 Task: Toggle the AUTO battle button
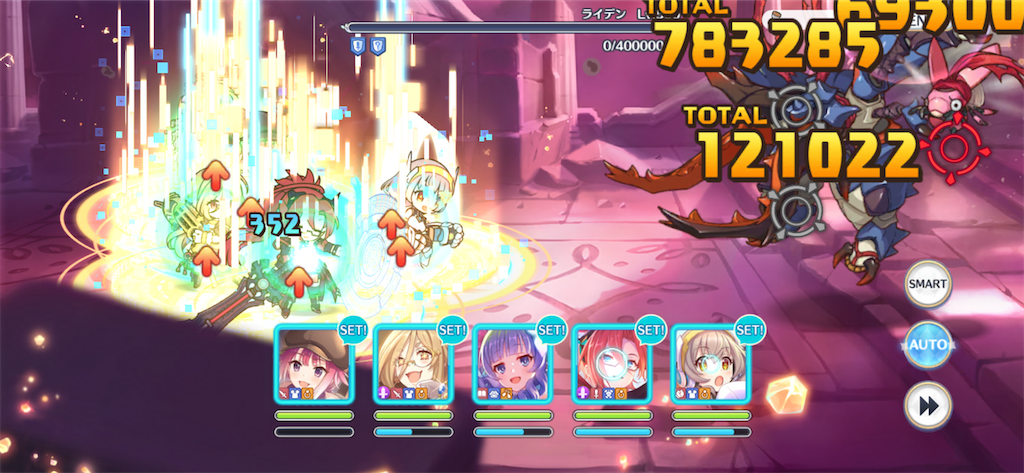(x=927, y=345)
